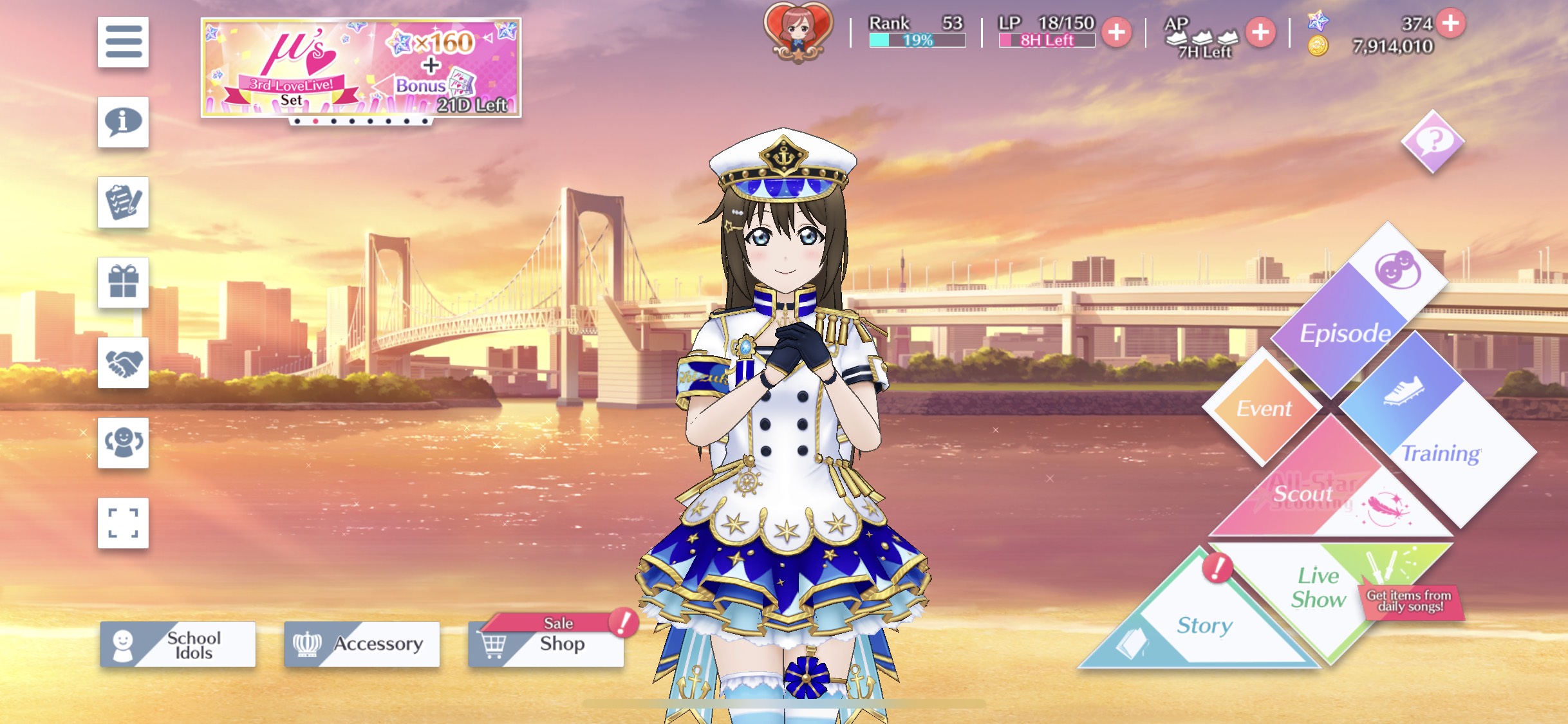Open the Shop with Sale tag
The height and width of the screenshot is (724, 1568).
[546, 644]
